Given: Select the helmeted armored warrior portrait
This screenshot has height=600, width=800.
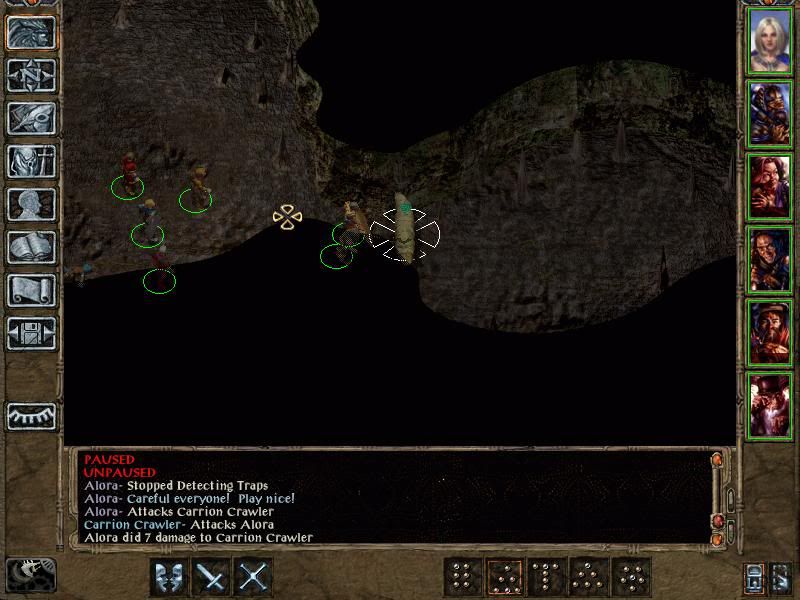Looking at the screenshot, I should click(770, 113).
